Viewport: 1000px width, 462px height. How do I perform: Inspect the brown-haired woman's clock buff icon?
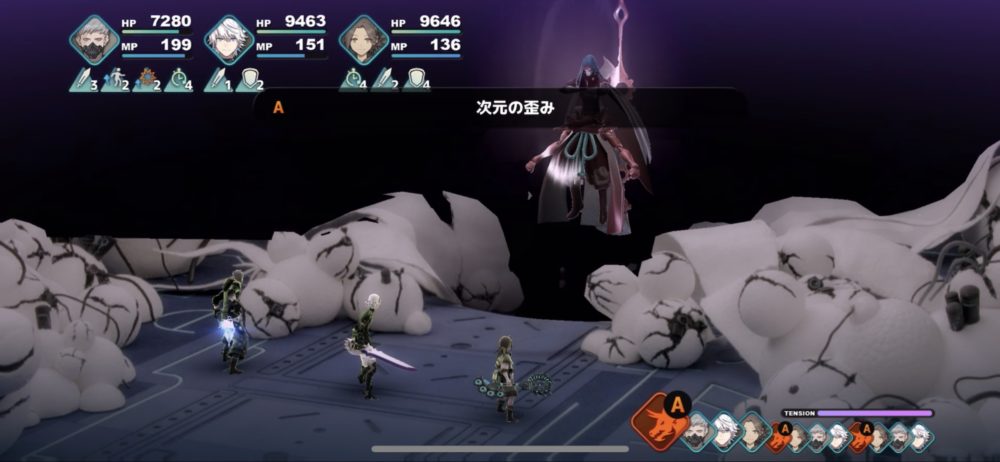[x=352, y=80]
